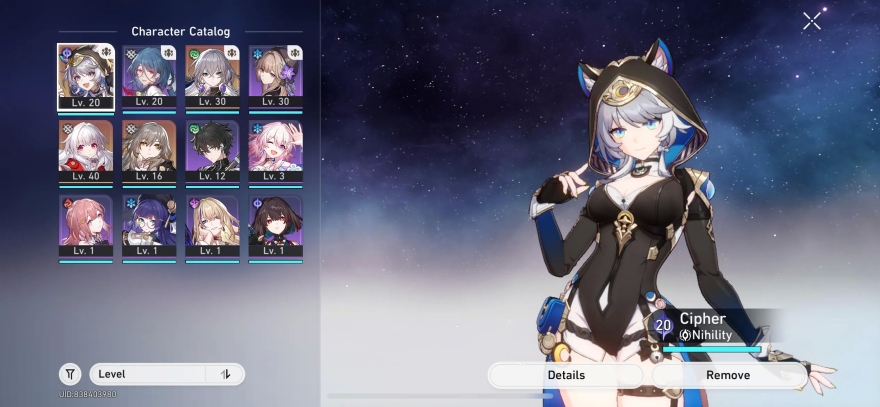Viewport: 880px width, 407px height.
Task: Select the white-haired Lv. 40 character
Action: coord(86,151)
